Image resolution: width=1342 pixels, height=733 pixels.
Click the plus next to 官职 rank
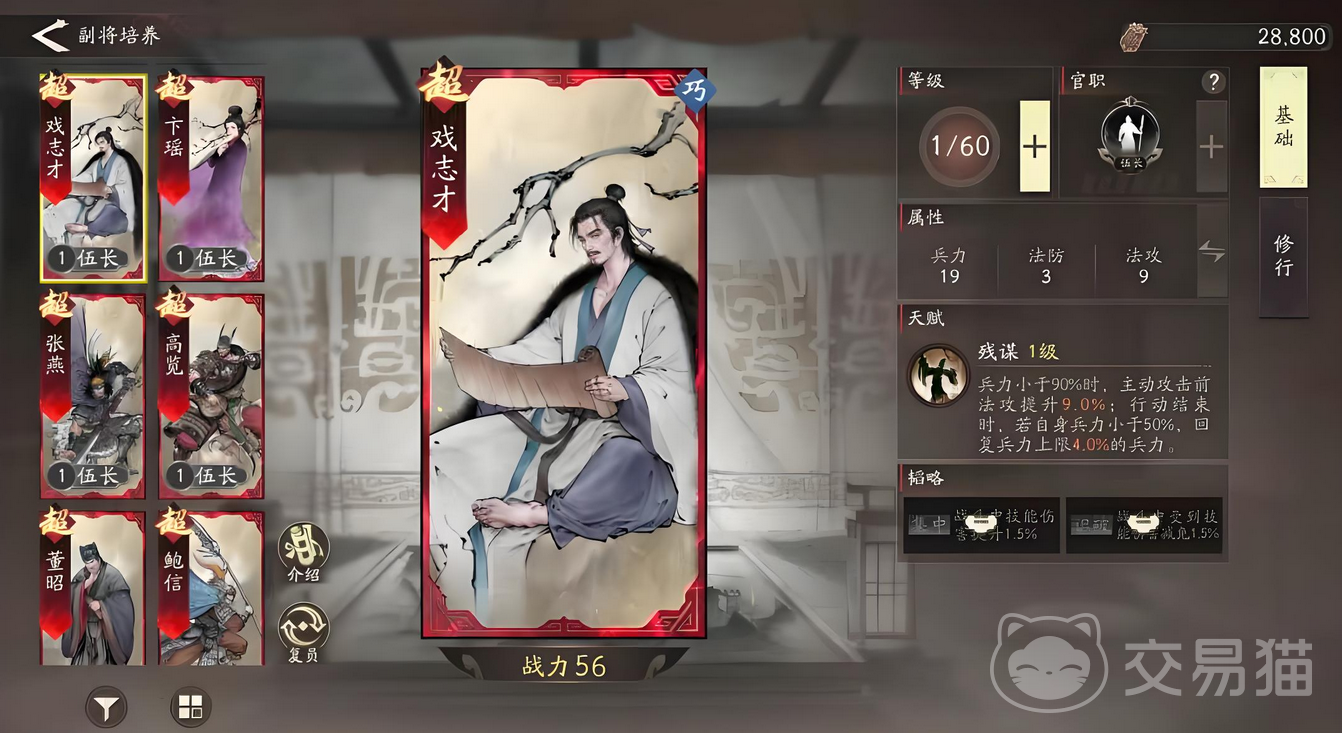point(1211,146)
